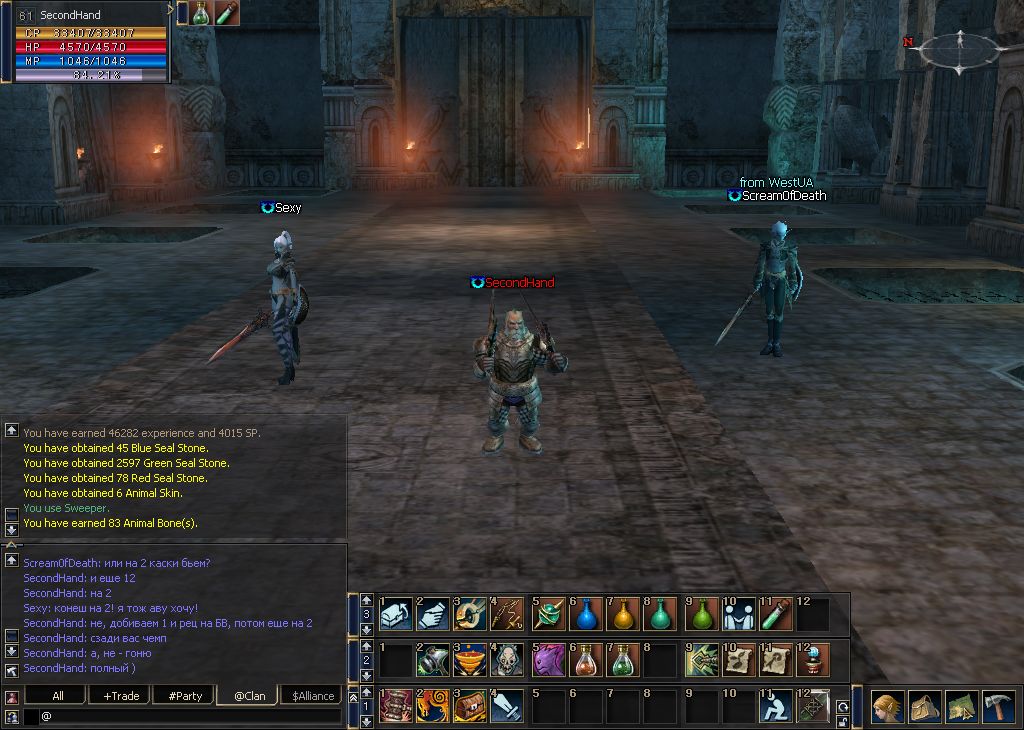Select the #Party chat tab

coord(185,696)
